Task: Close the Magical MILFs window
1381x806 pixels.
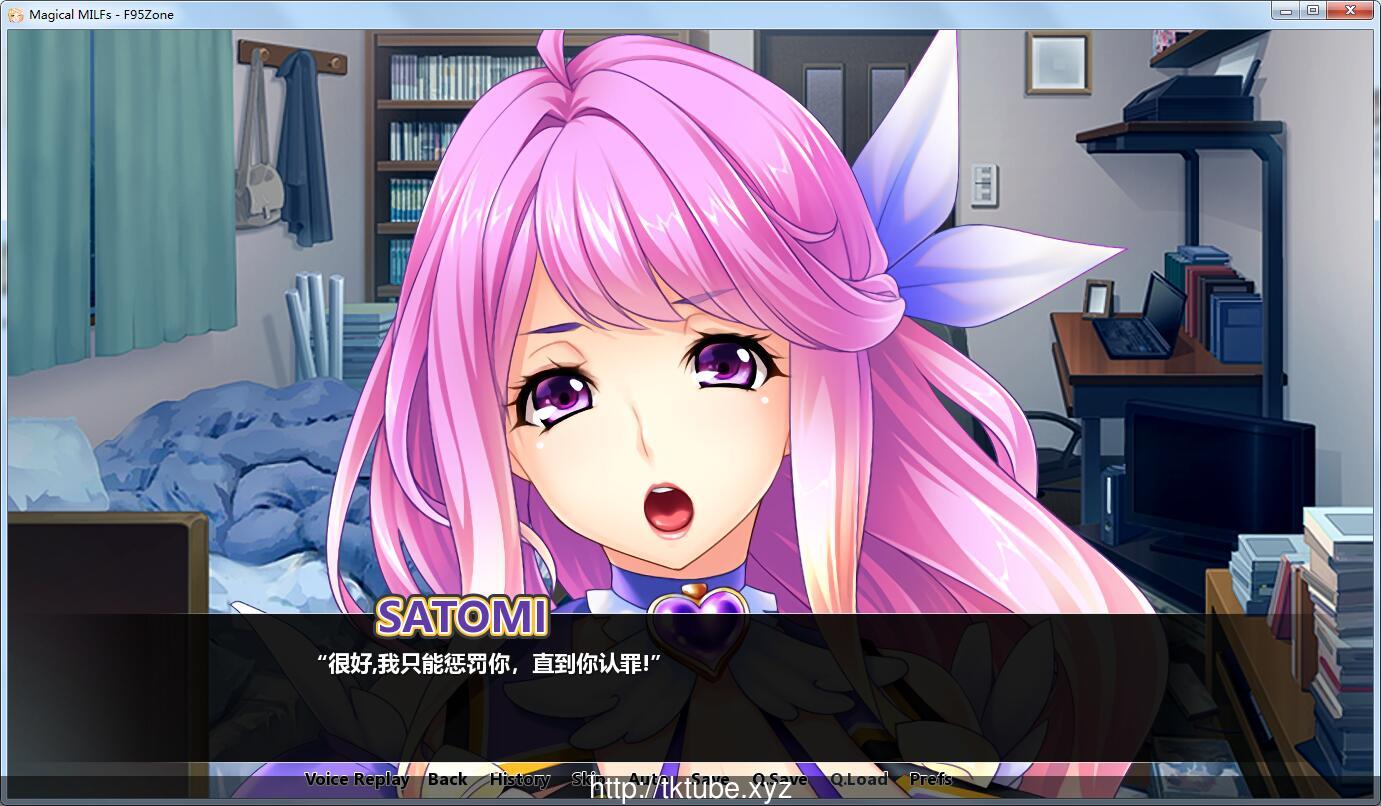Action: coord(1351,10)
